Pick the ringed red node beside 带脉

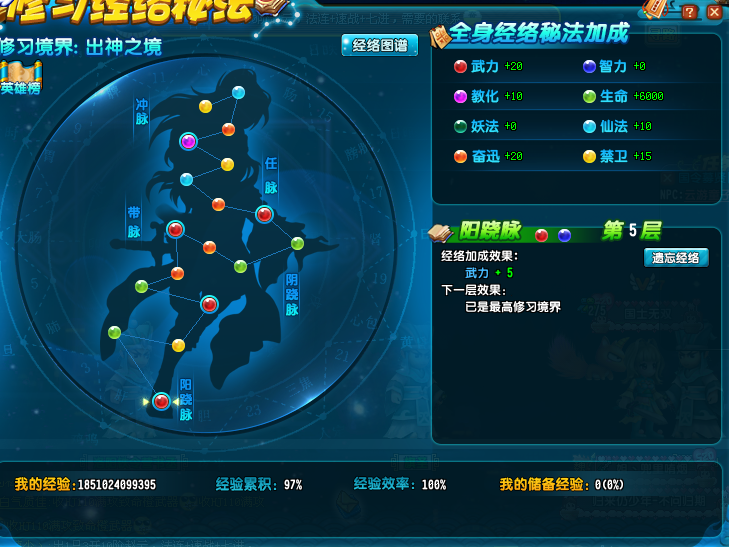pos(175,229)
